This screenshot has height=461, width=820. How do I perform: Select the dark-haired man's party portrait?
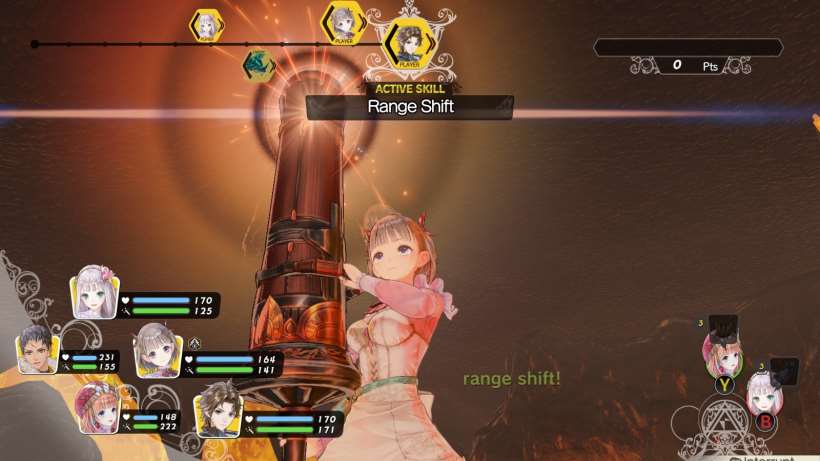(x=38, y=350)
